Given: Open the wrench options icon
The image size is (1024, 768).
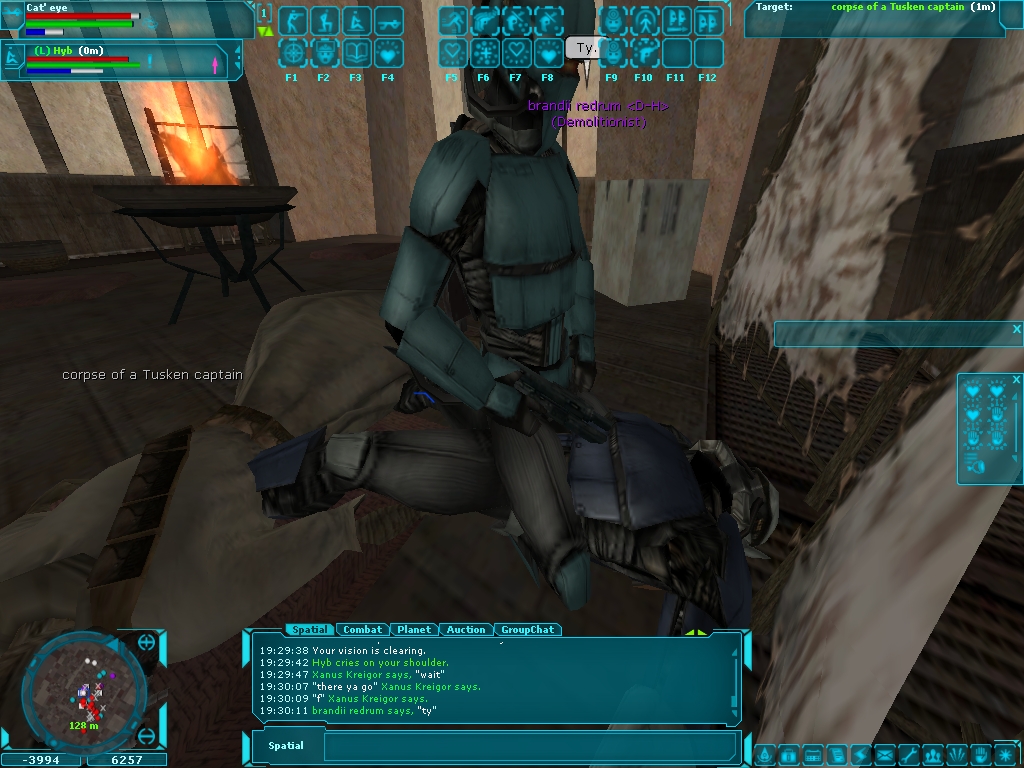Looking at the screenshot, I should pos(908,754).
